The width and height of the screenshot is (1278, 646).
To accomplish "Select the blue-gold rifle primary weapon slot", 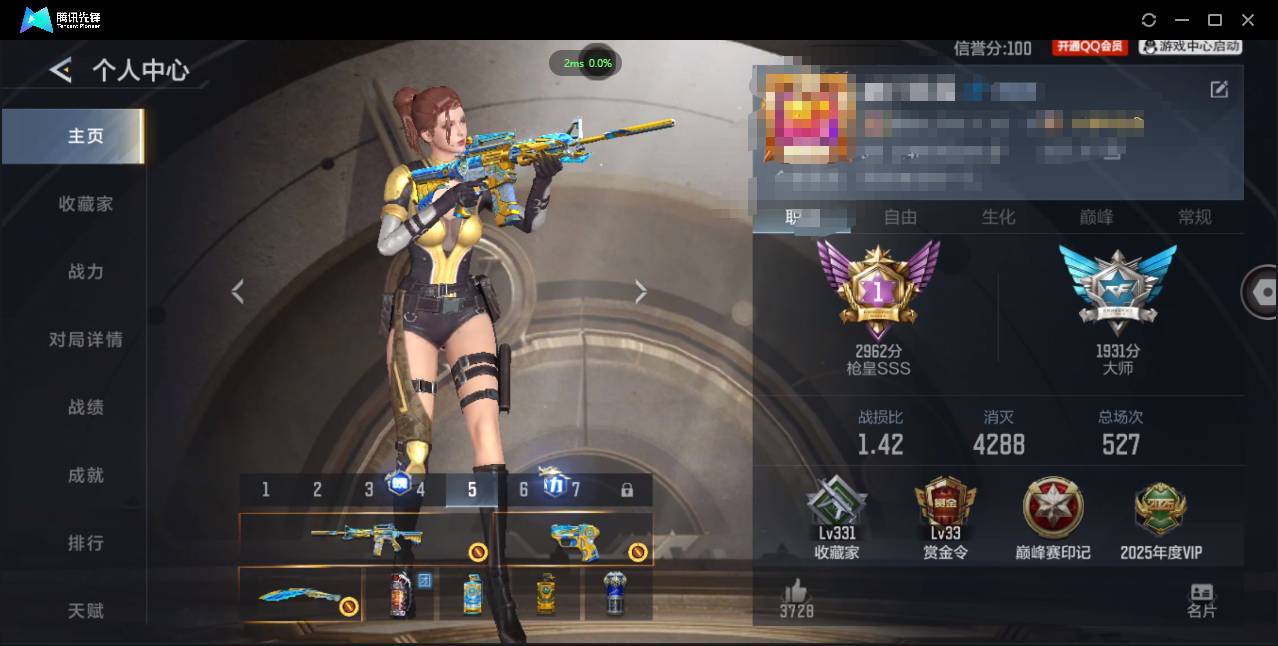I will pyautogui.click(x=366, y=539).
